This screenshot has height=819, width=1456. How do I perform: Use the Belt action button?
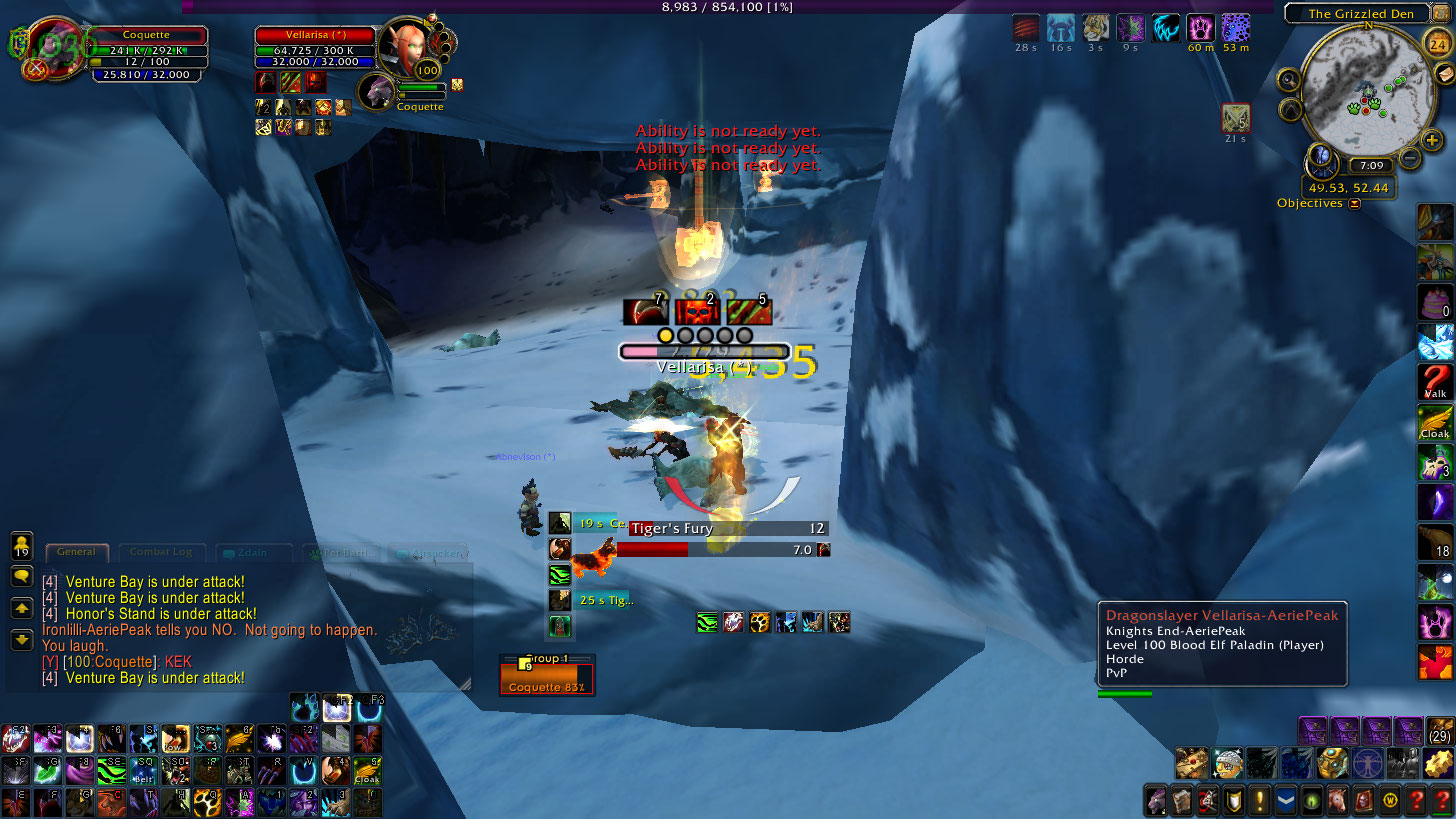tap(143, 771)
